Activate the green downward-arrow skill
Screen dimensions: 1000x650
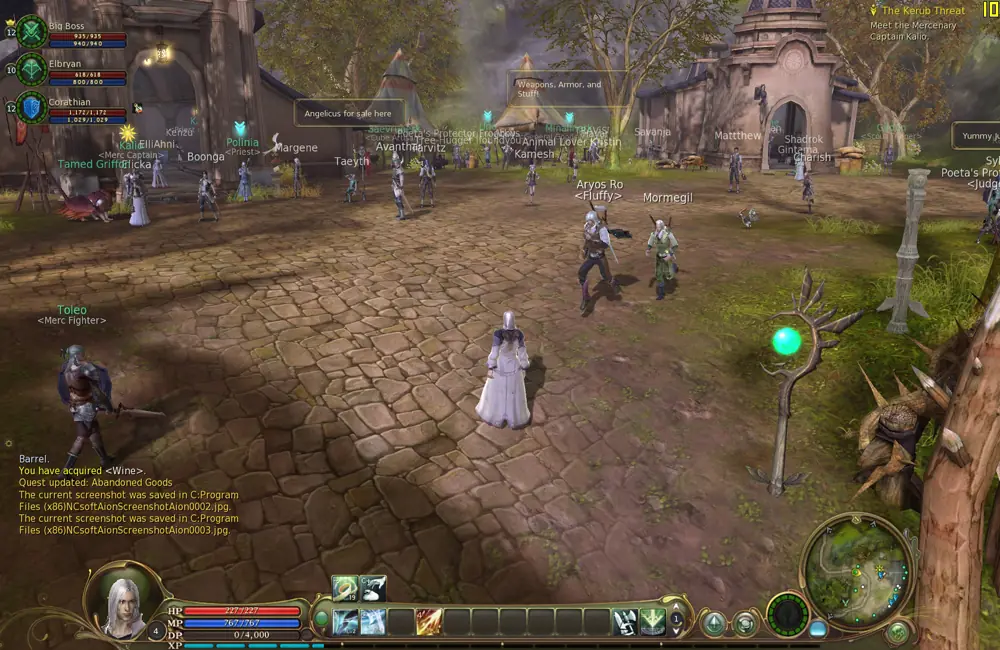(x=652, y=621)
